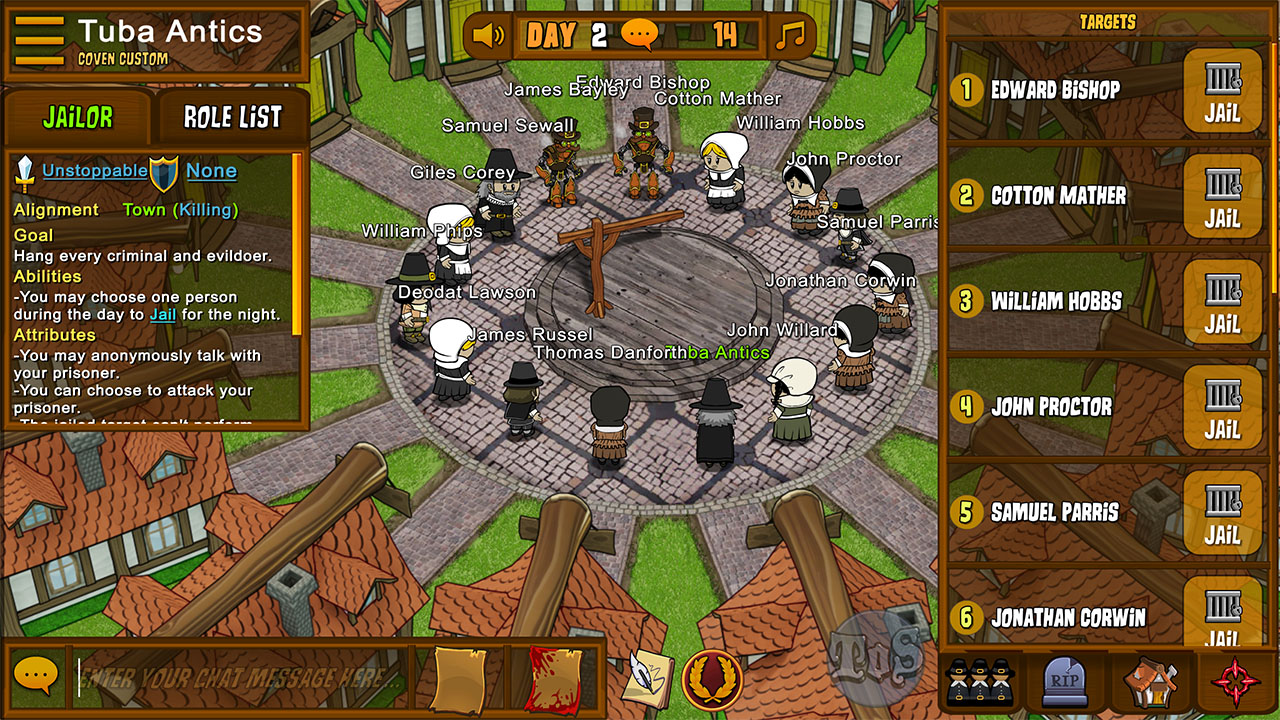The height and width of the screenshot is (720, 1280).
Task: Toggle music with the note icon
Action: [790, 36]
